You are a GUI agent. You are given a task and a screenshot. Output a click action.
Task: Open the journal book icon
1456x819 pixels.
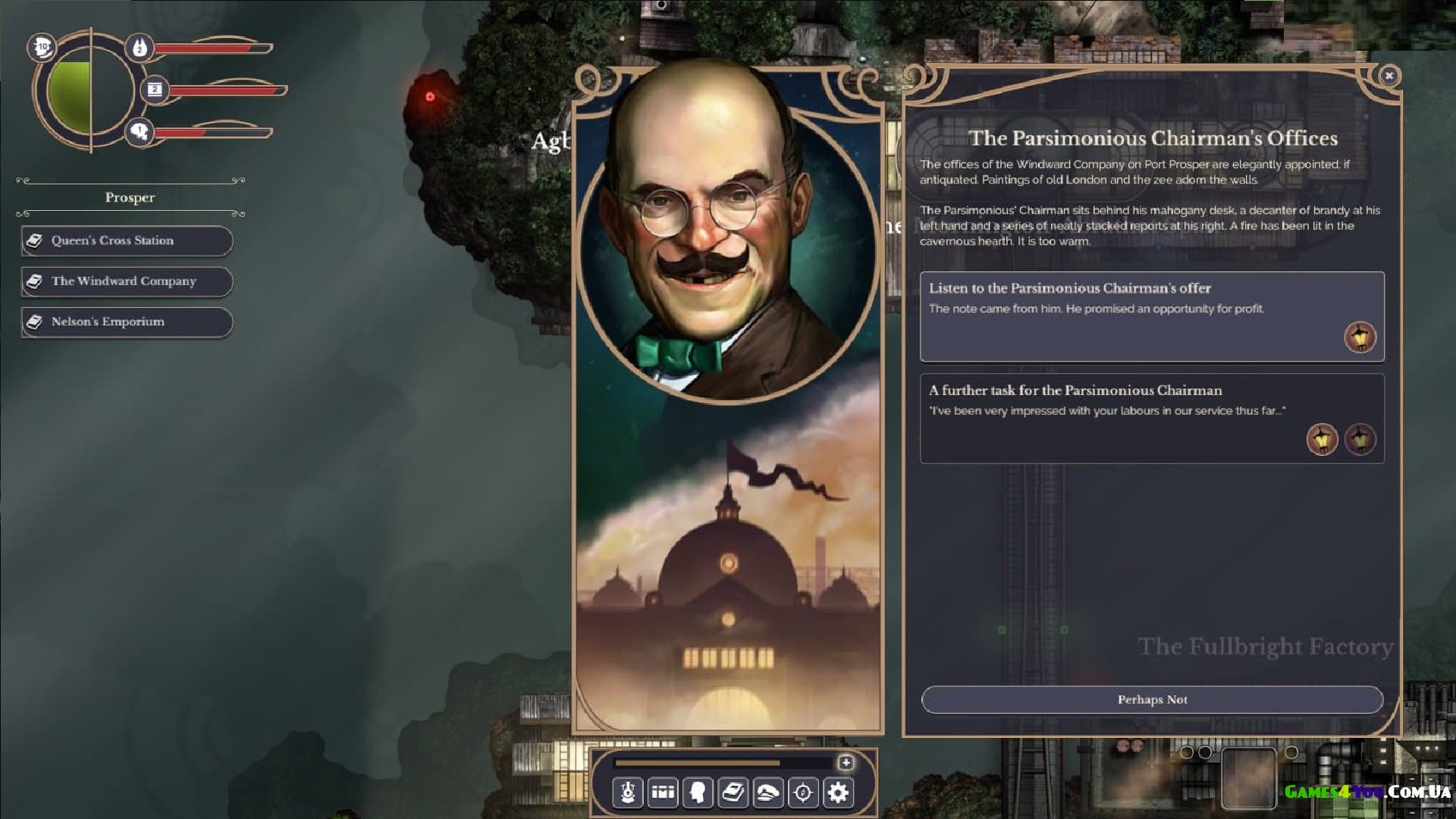click(733, 792)
